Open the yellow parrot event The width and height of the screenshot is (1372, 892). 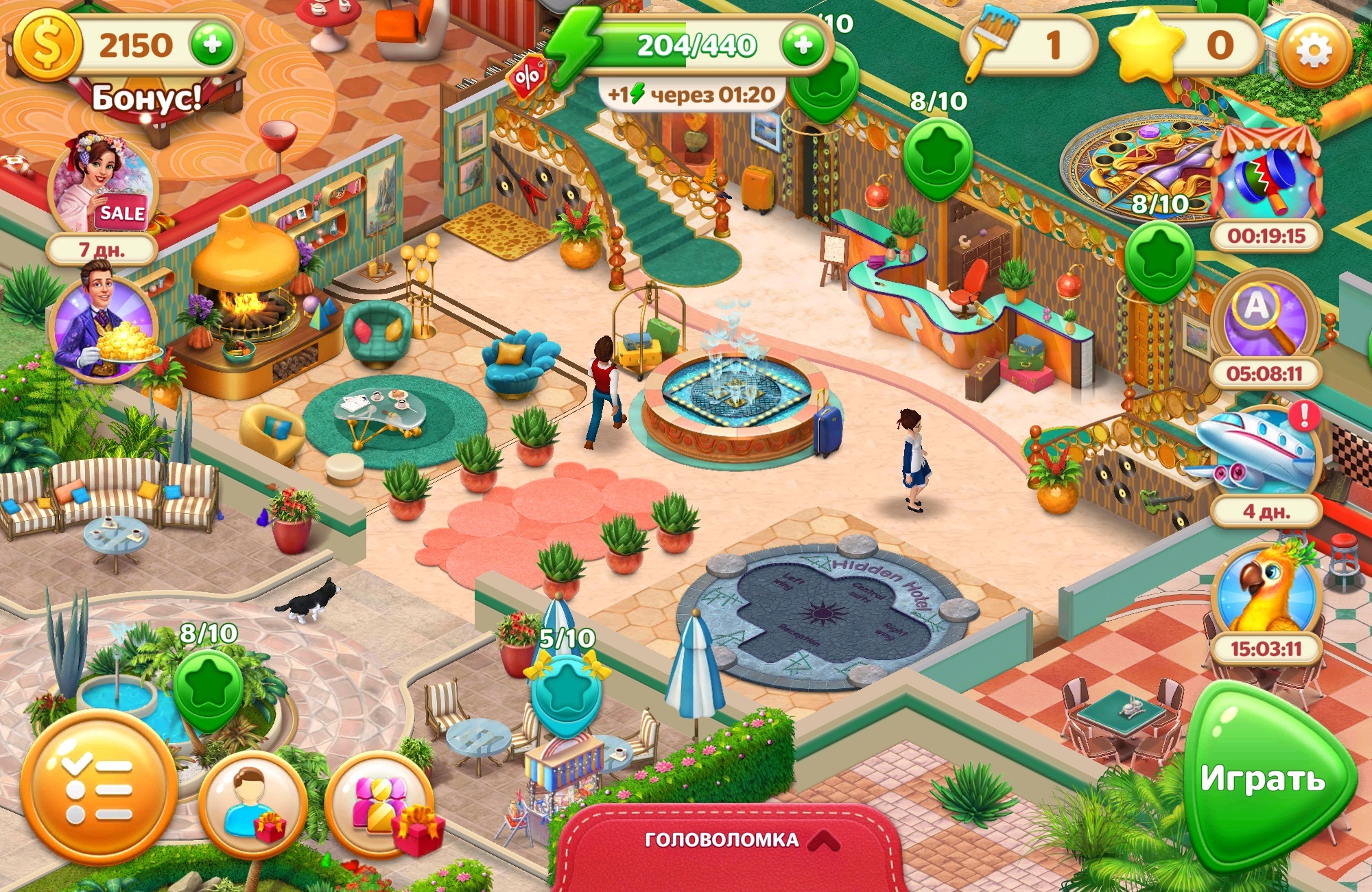(x=1266, y=590)
